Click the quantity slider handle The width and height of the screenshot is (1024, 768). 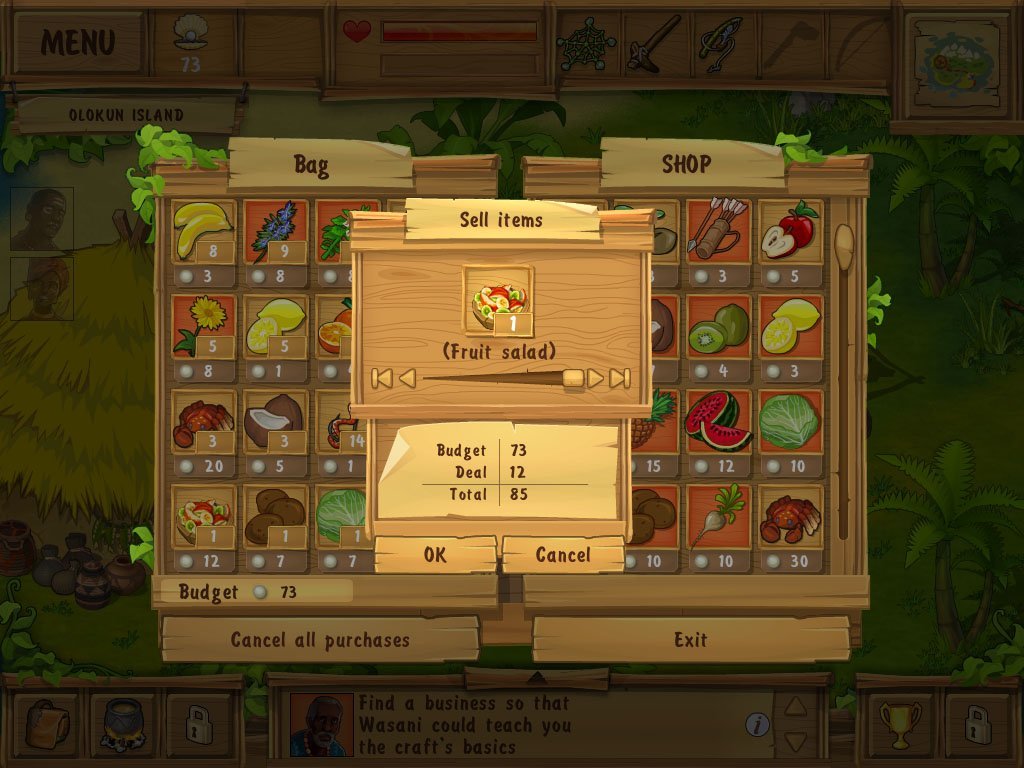click(x=573, y=378)
